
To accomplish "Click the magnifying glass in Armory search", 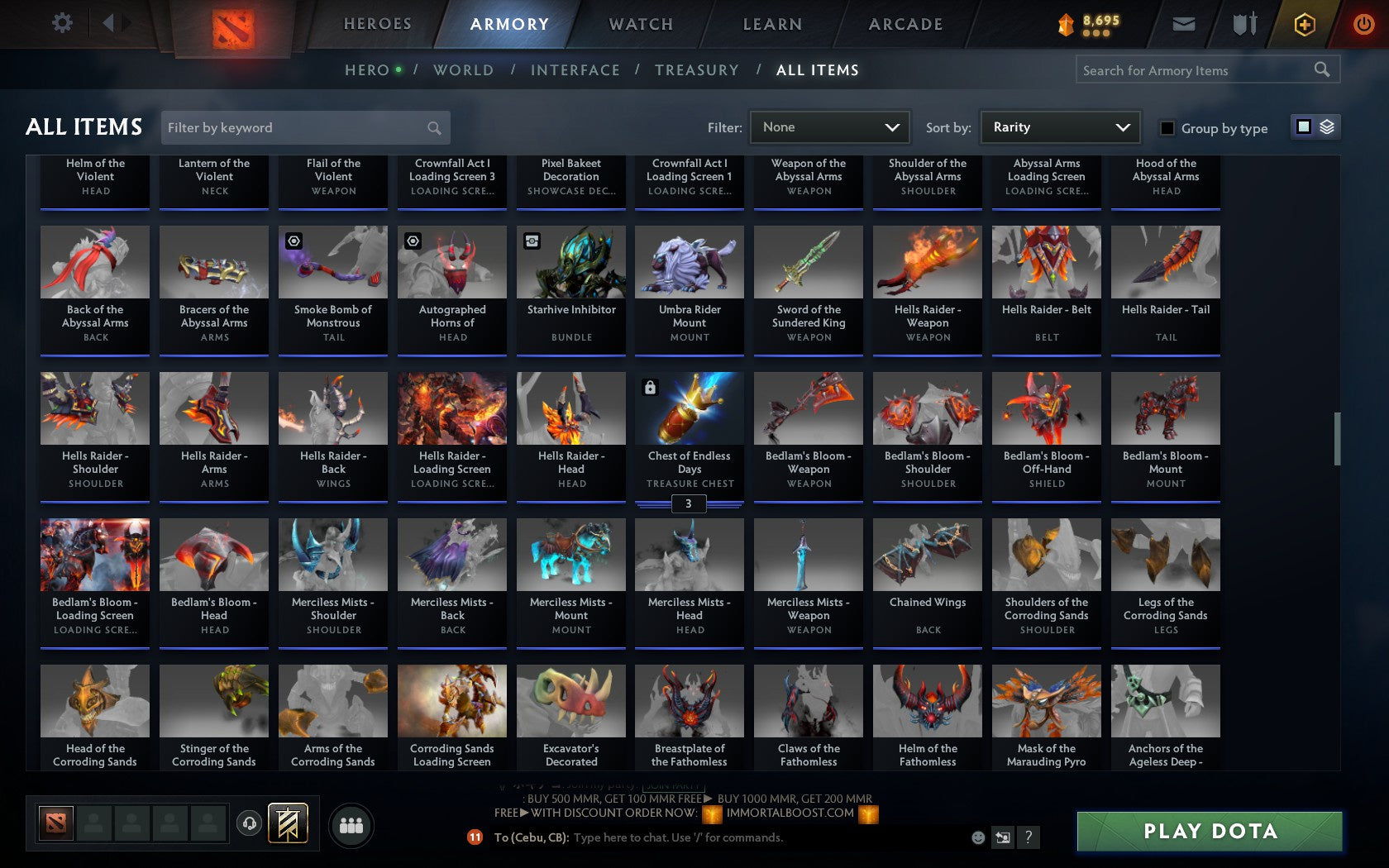I will [x=1321, y=70].
